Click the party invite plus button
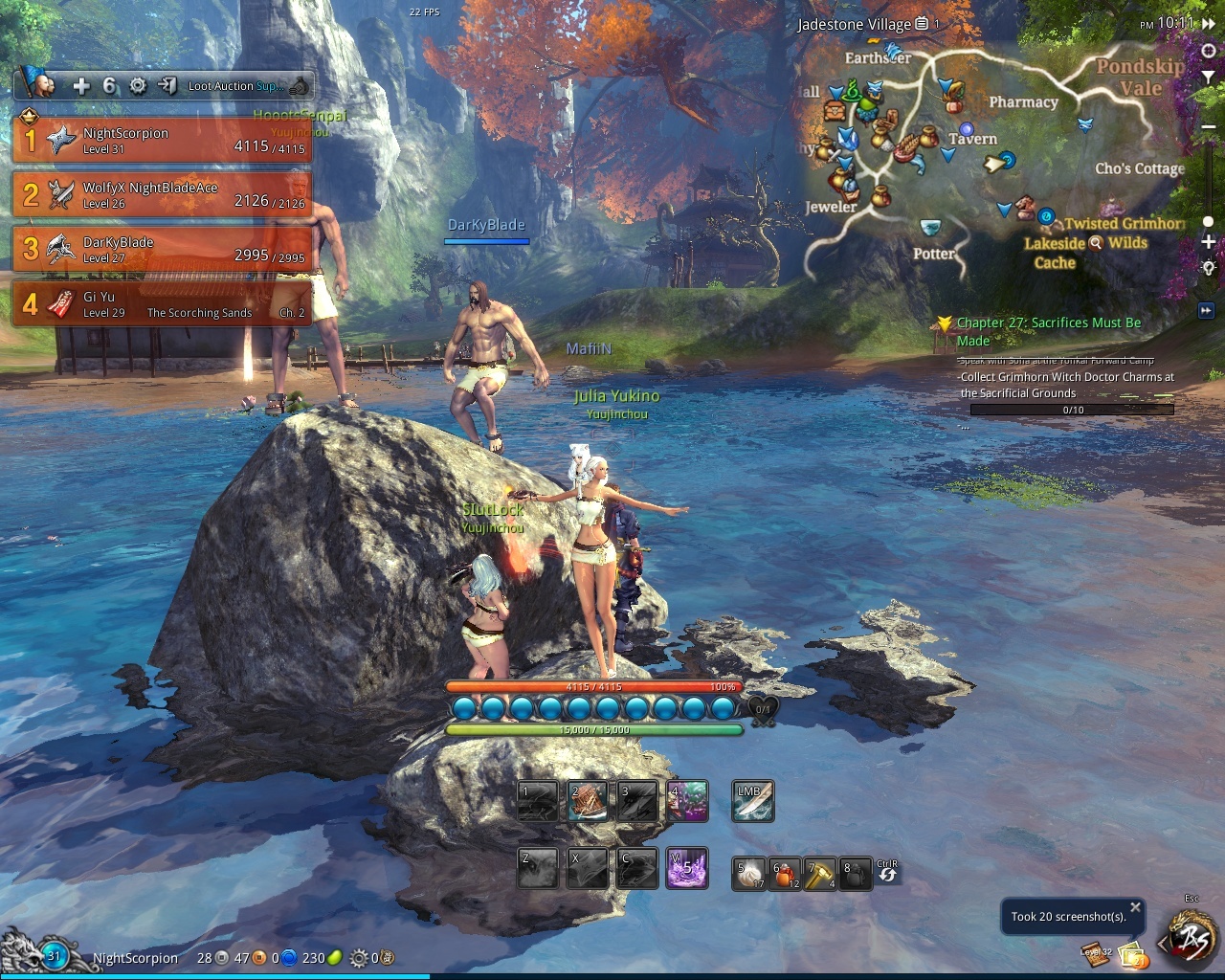The width and height of the screenshot is (1225, 980). 81,86
